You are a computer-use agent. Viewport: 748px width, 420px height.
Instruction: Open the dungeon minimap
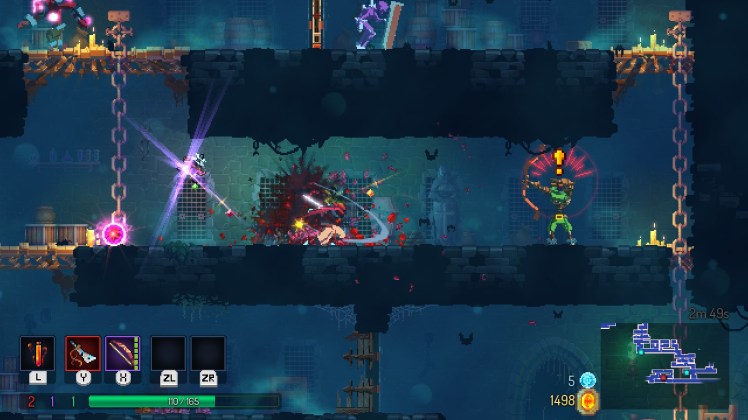tap(663, 357)
